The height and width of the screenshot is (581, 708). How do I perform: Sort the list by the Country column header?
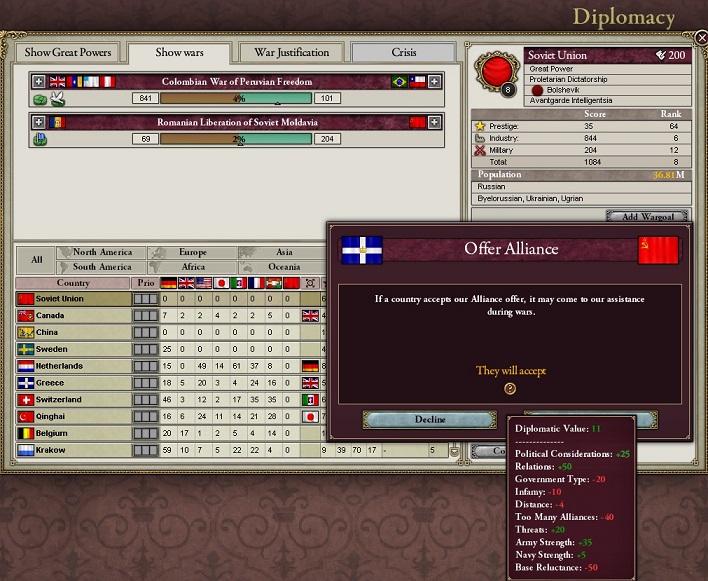point(73,283)
